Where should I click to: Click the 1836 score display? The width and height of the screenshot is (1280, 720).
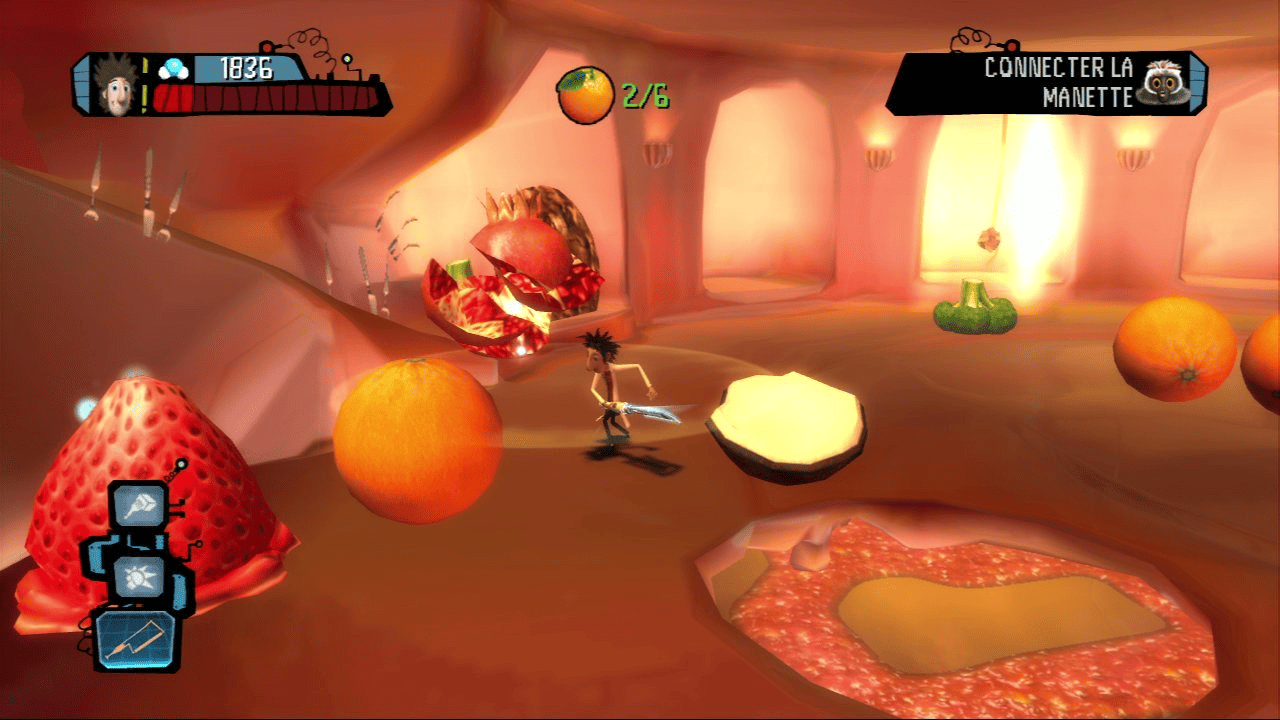click(x=245, y=70)
